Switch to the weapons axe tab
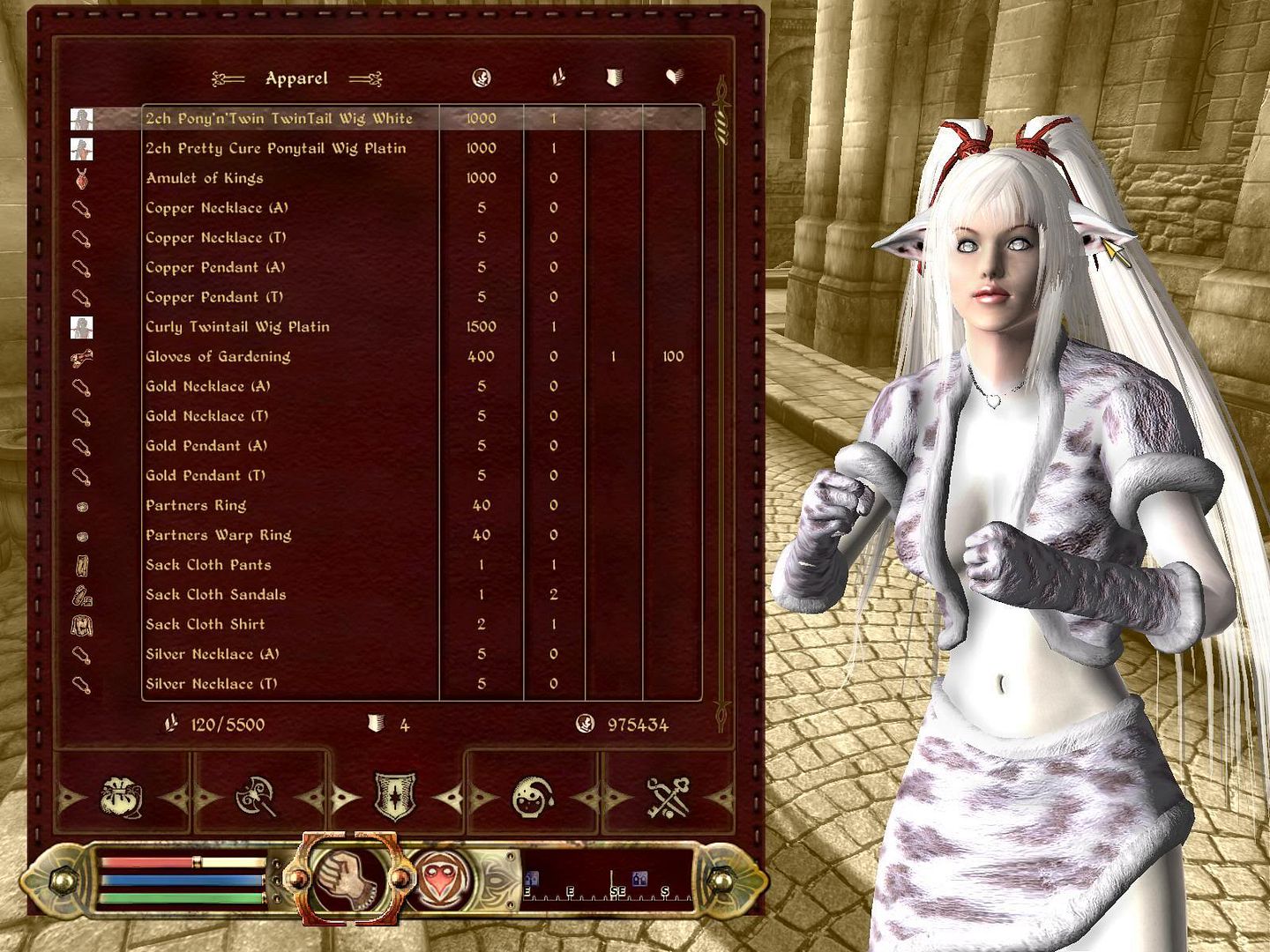The image size is (1270, 952). (257, 798)
